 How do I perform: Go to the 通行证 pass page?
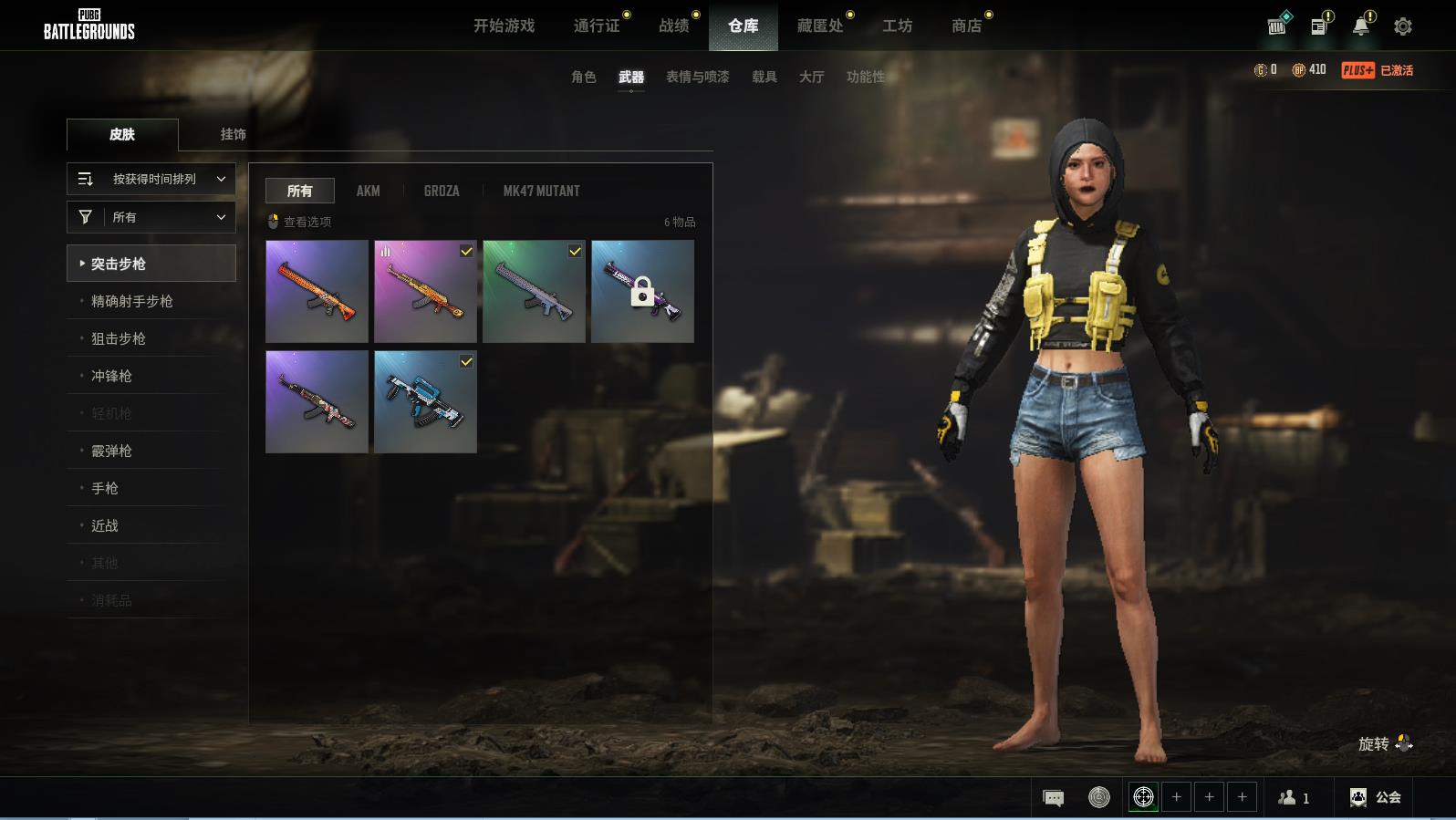click(x=597, y=26)
